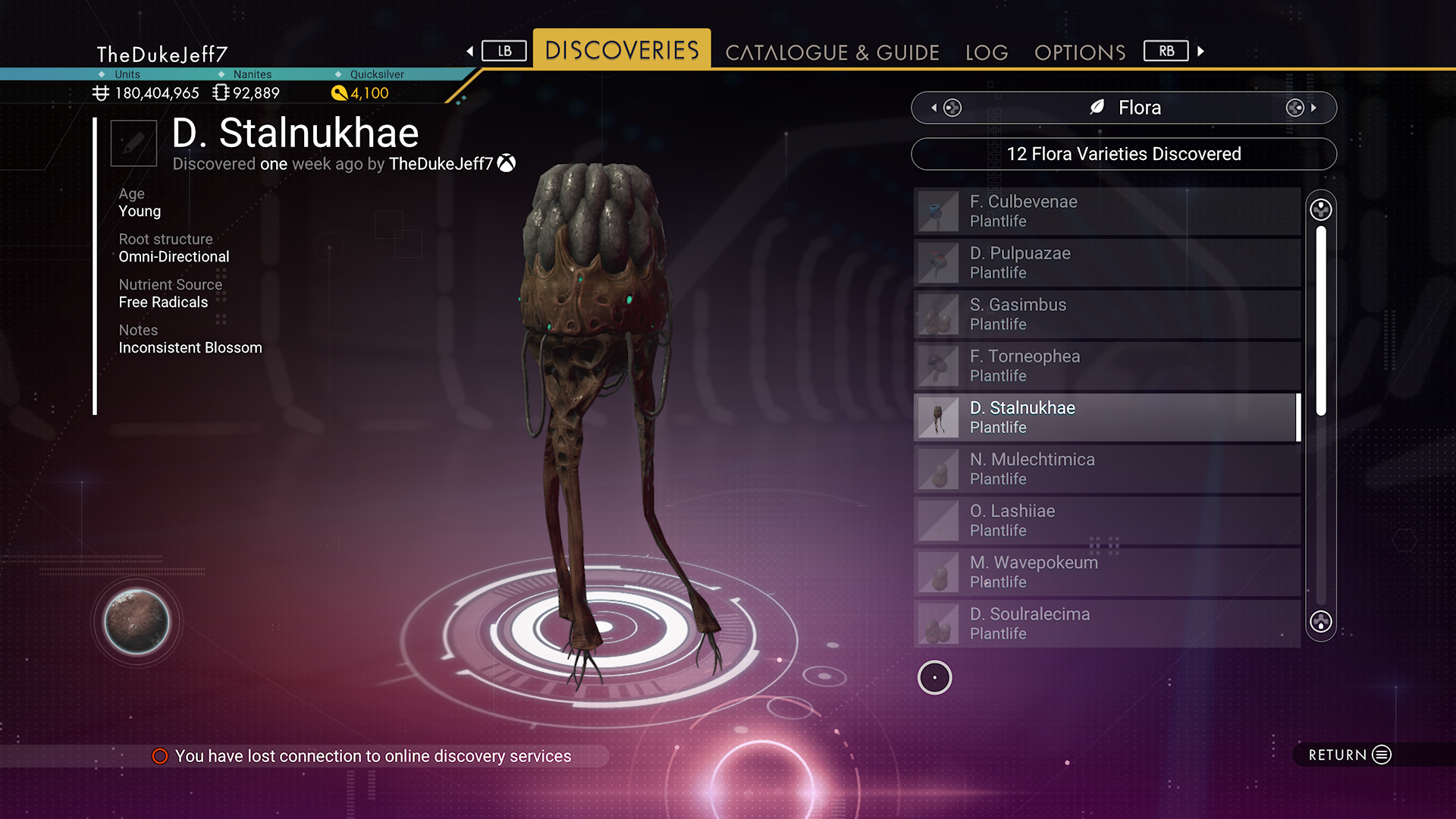Open the Log tab

tap(987, 52)
